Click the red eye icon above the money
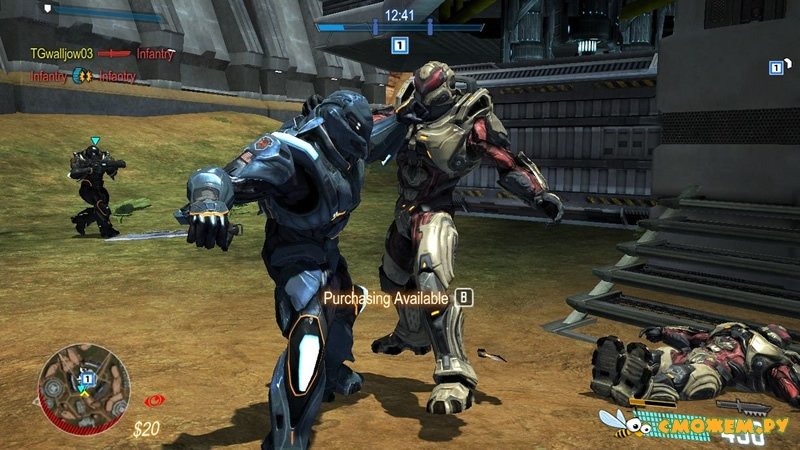The height and width of the screenshot is (450, 800). pyautogui.click(x=154, y=400)
